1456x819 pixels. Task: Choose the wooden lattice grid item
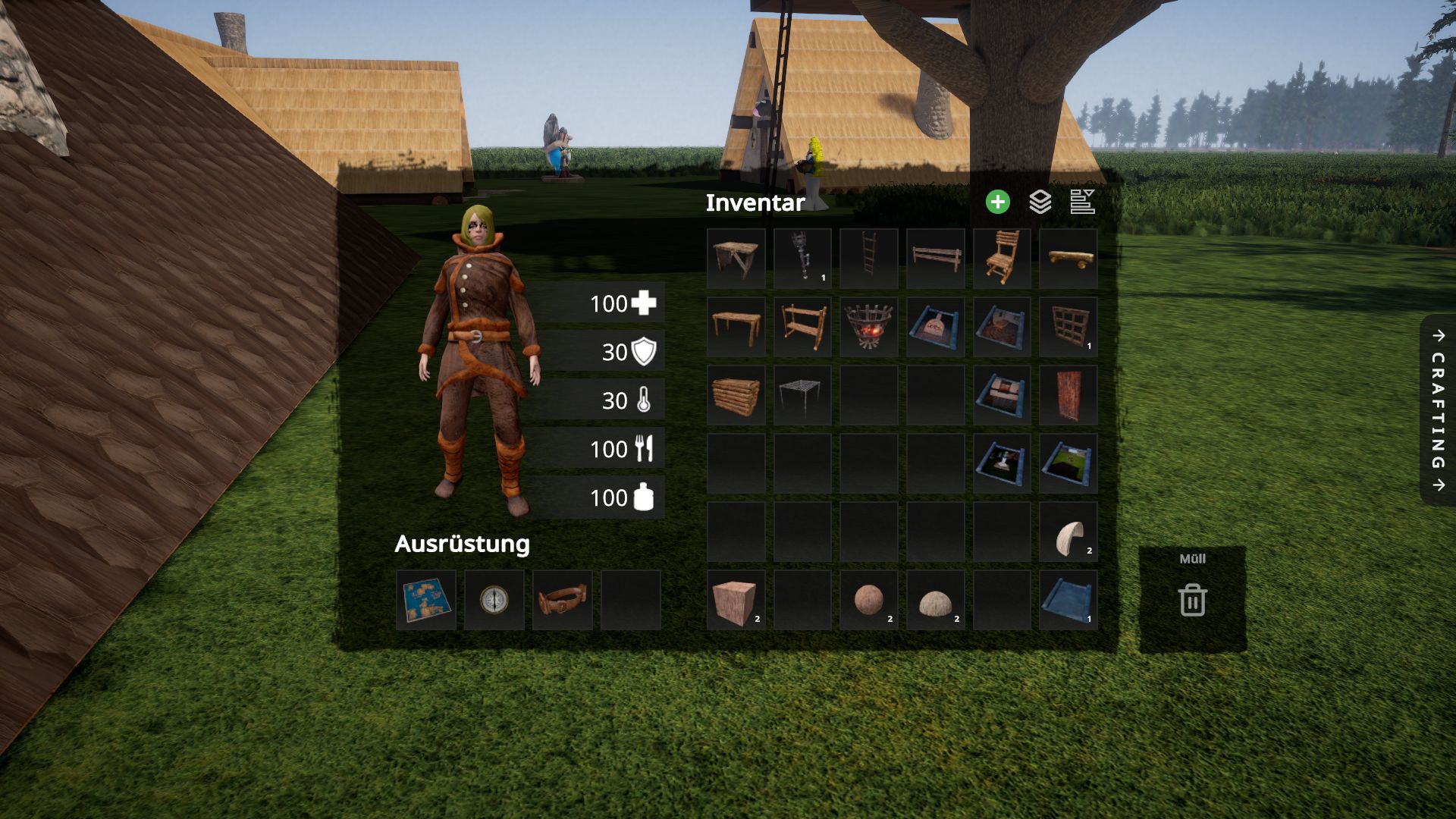(1068, 327)
